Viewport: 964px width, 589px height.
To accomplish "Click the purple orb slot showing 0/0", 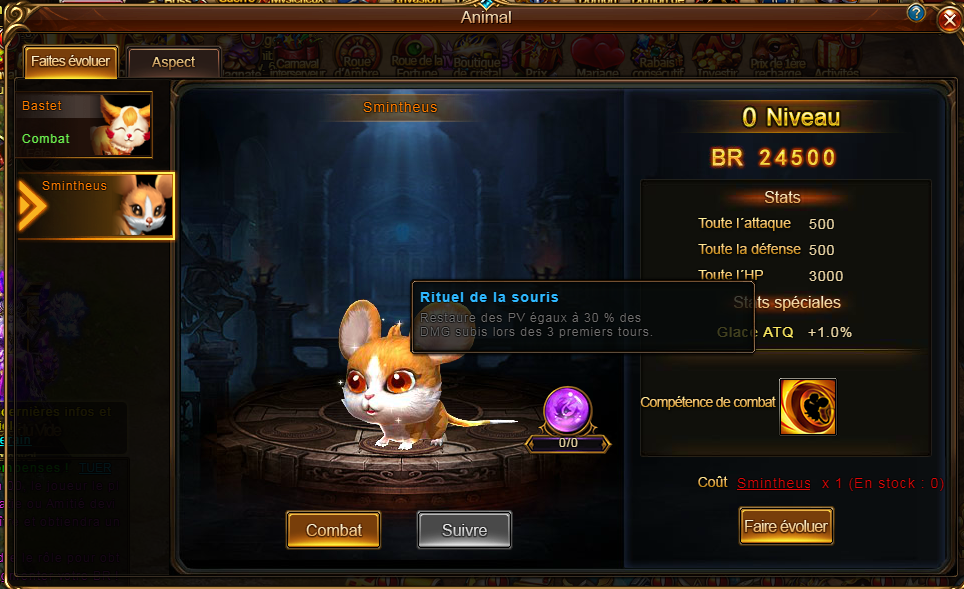I will 567,410.
